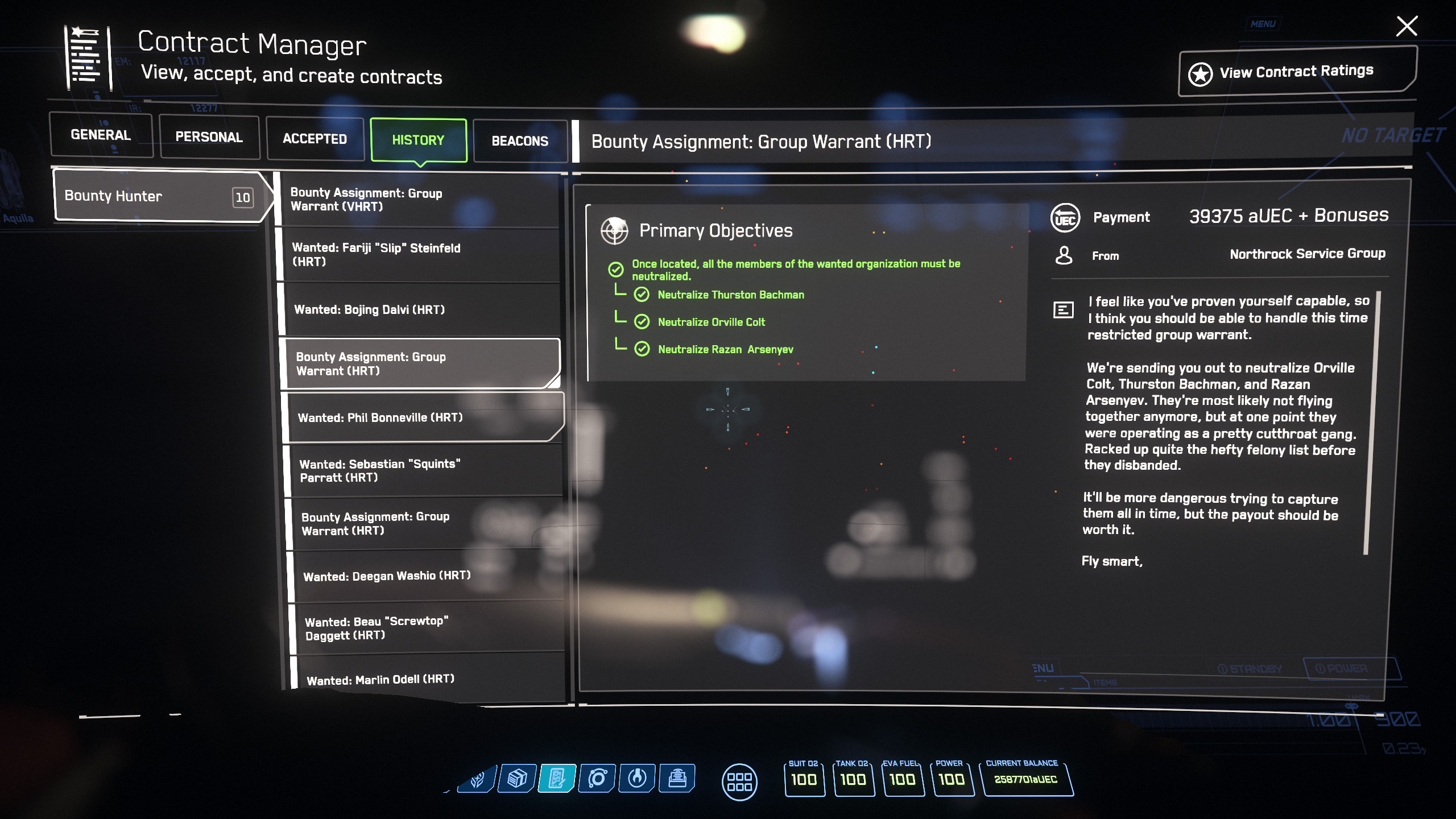This screenshot has height=819, width=1456.
Task: Show the Beacons tab
Action: point(520,141)
